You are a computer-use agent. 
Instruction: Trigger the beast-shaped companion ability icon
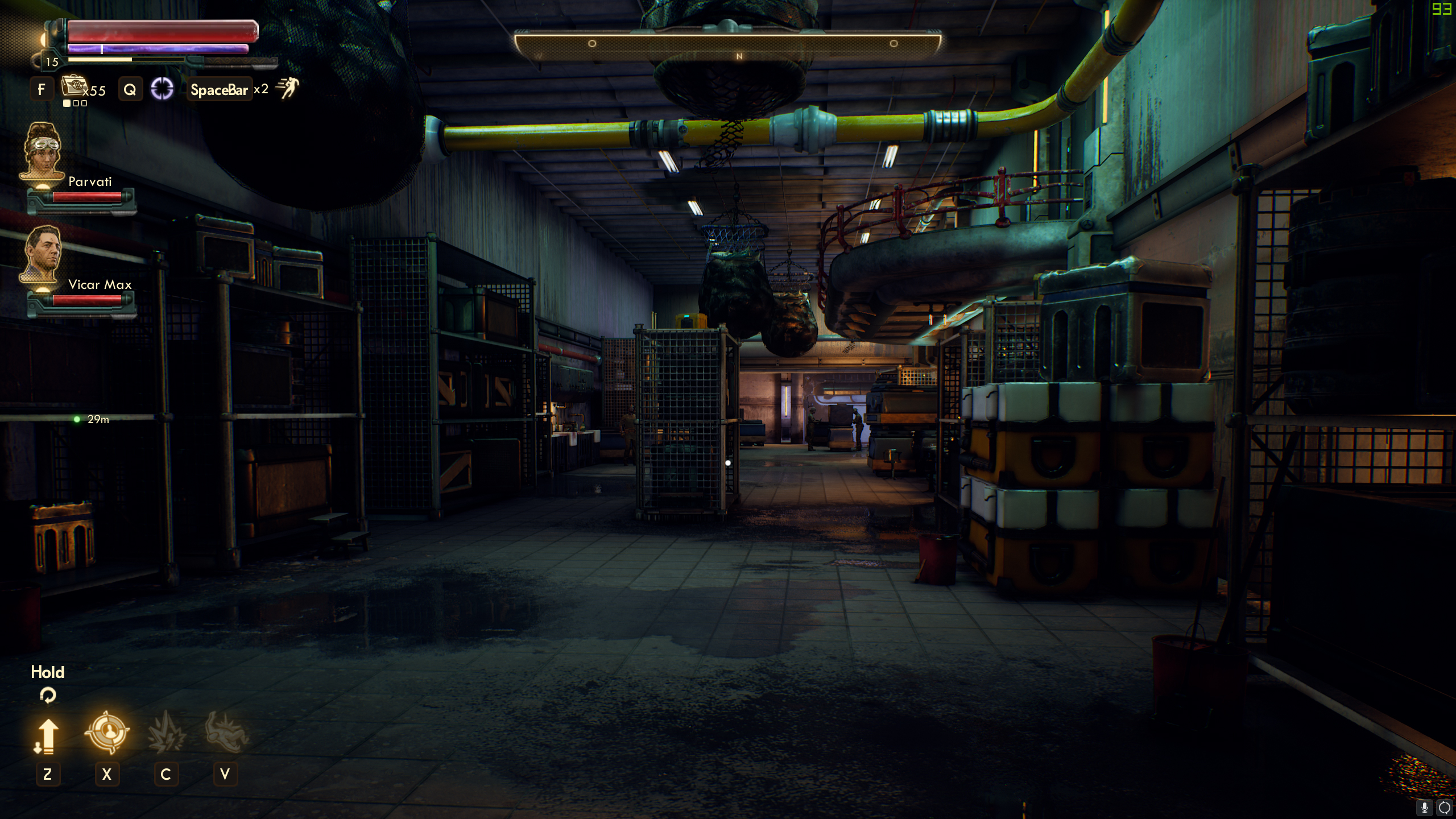coord(226,733)
